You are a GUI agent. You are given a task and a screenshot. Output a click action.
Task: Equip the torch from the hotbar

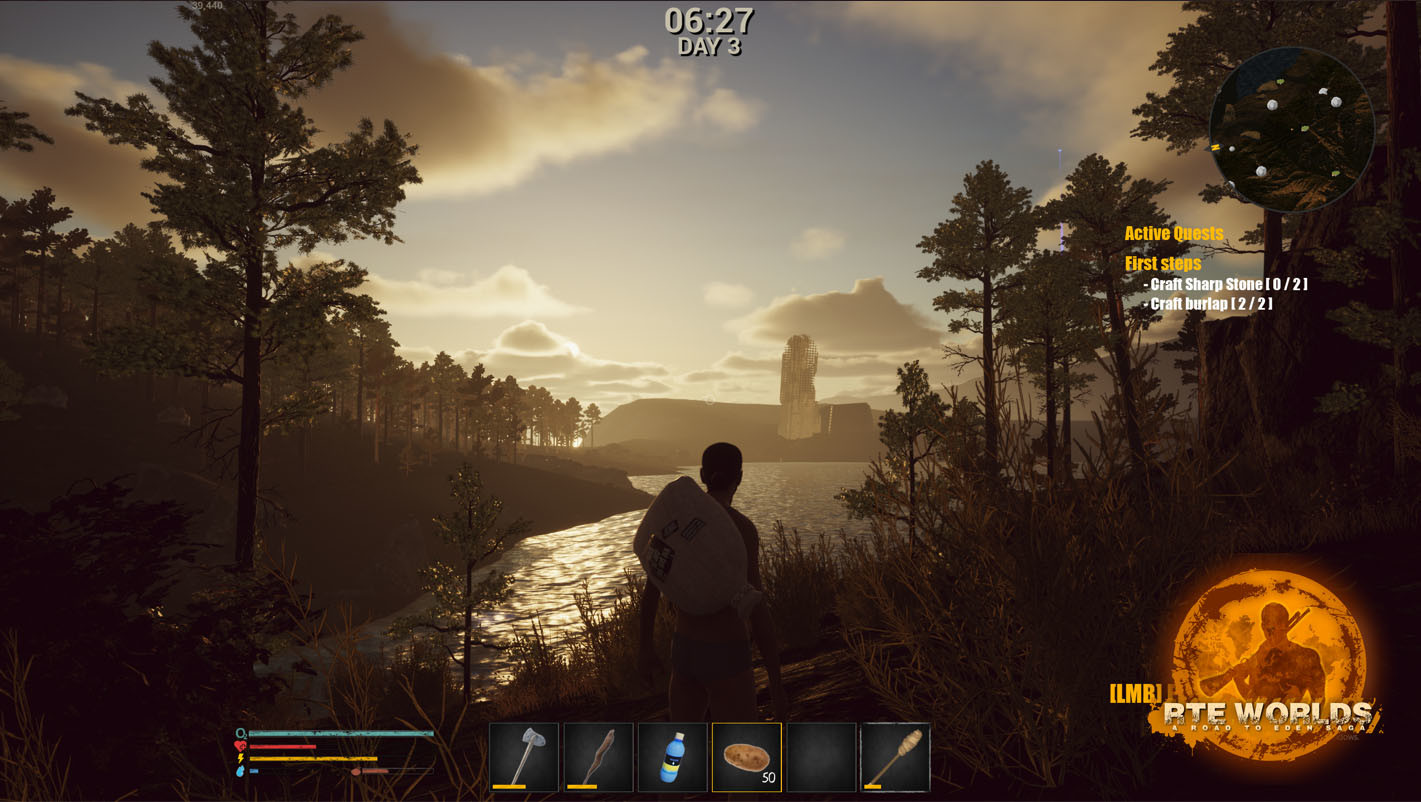click(x=895, y=757)
